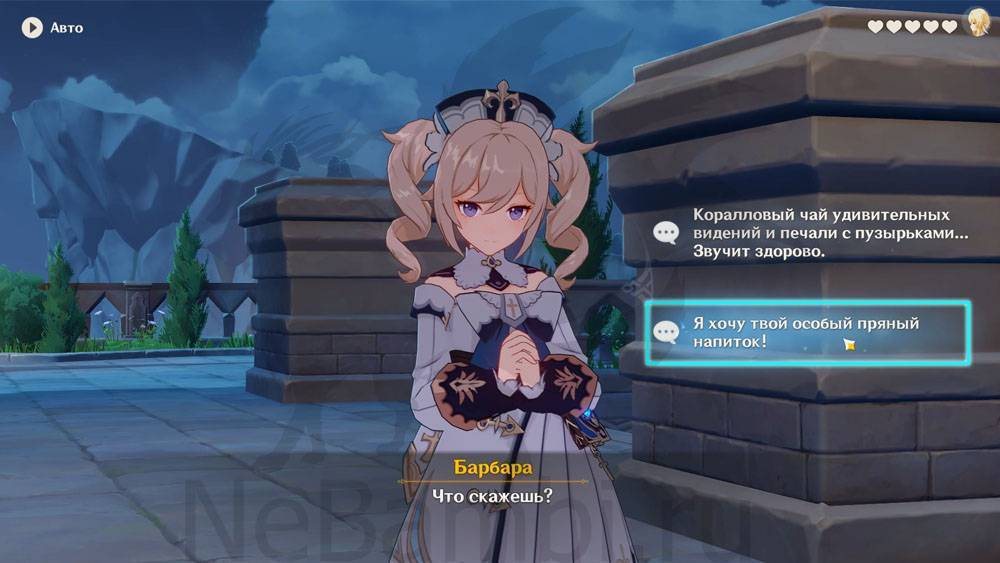Toggle the Авто auto-play button
Image resolution: width=1000 pixels, height=563 pixels.
click(32, 28)
